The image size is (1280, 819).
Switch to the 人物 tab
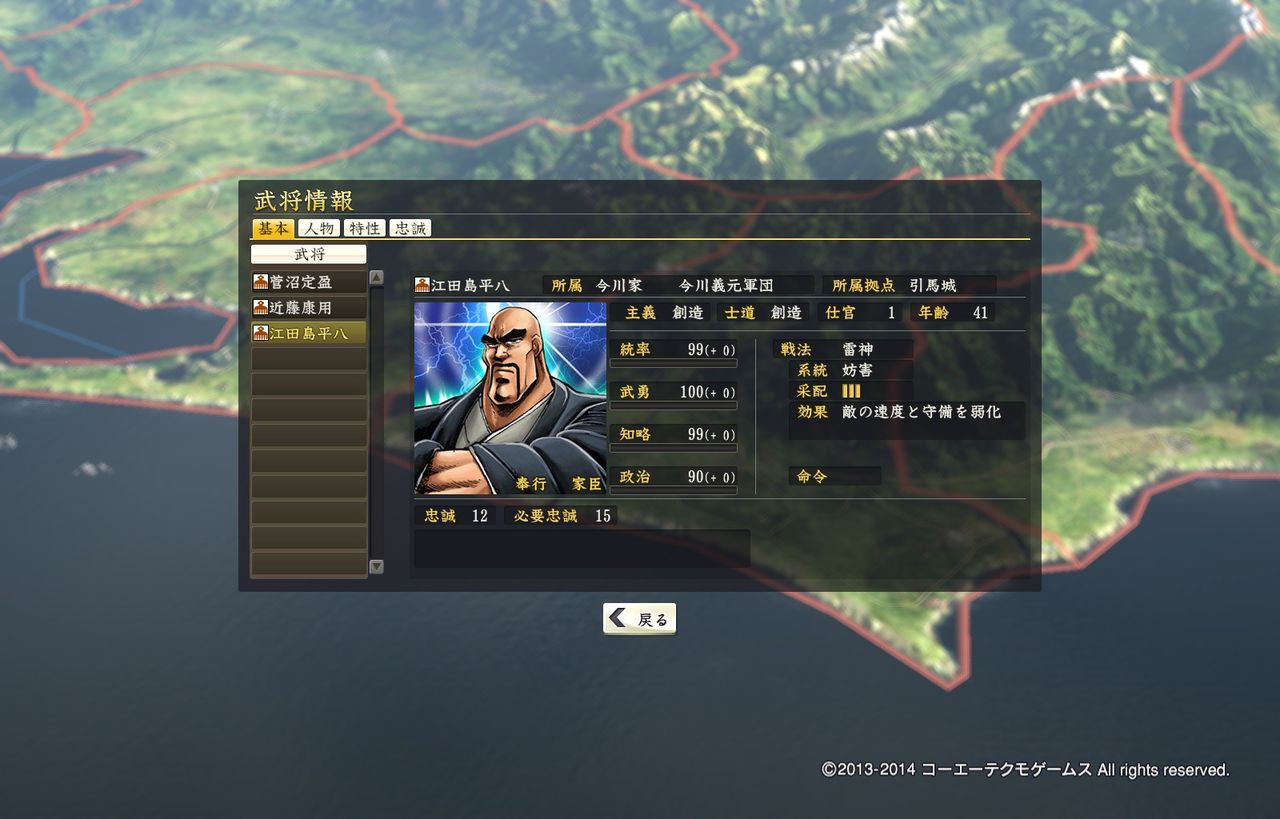coord(317,228)
